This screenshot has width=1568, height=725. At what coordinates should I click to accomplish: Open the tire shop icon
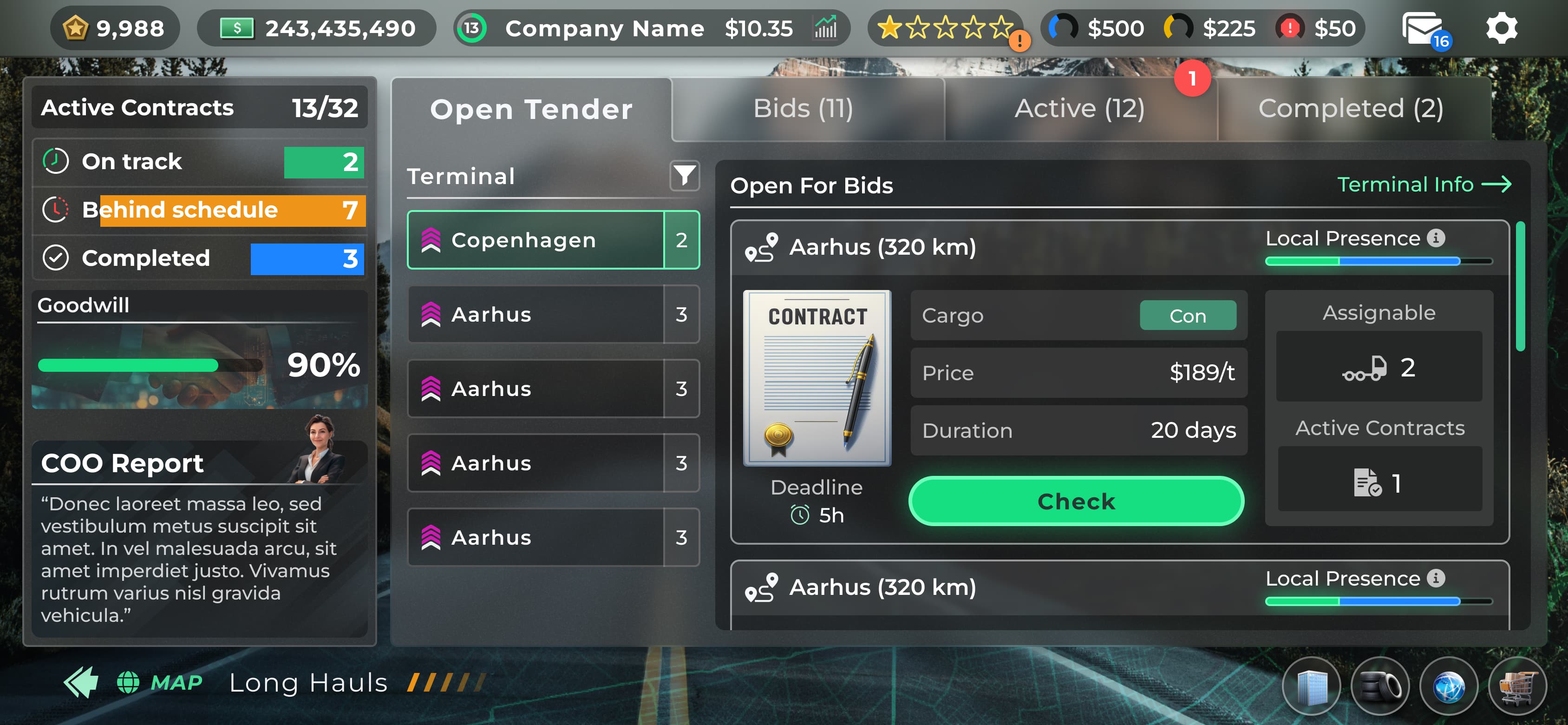click(x=1379, y=685)
